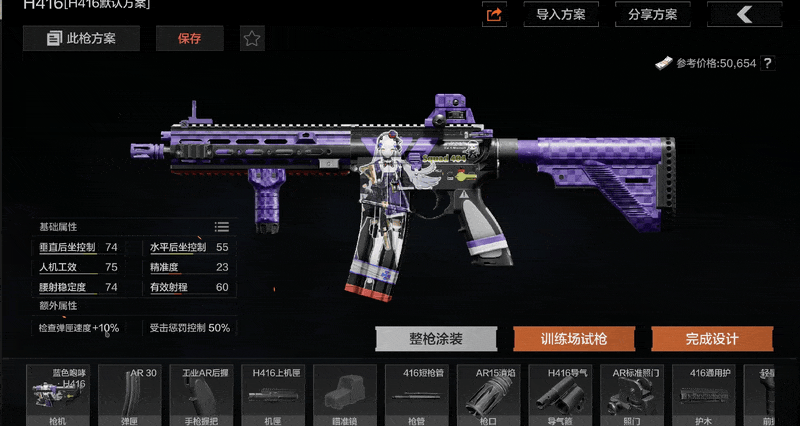This screenshot has height=426, width=800.
Task: Go back with the arrow button
Action: tap(744, 14)
